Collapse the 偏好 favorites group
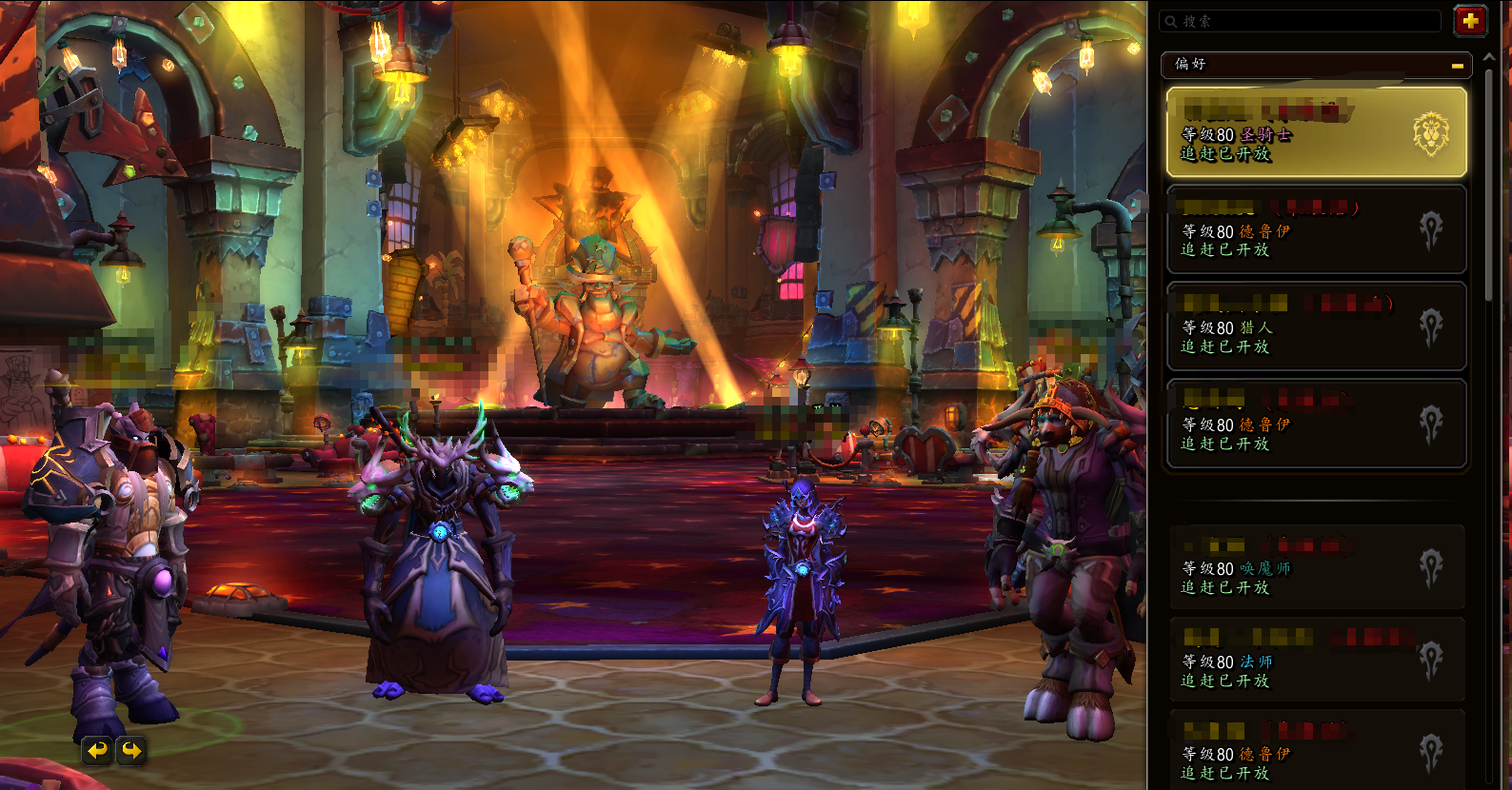The width and height of the screenshot is (1512, 790). (x=1457, y=66)
